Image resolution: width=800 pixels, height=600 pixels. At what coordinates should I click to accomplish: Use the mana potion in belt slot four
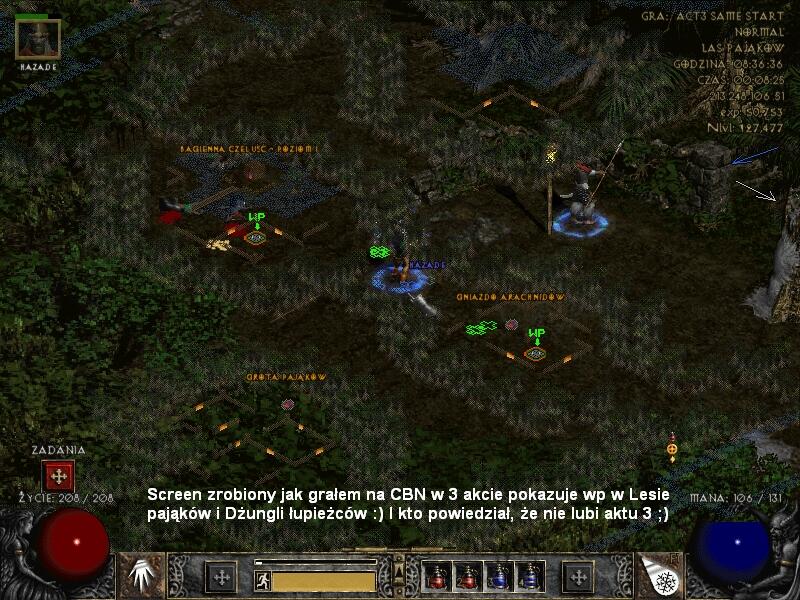[529, 575]
